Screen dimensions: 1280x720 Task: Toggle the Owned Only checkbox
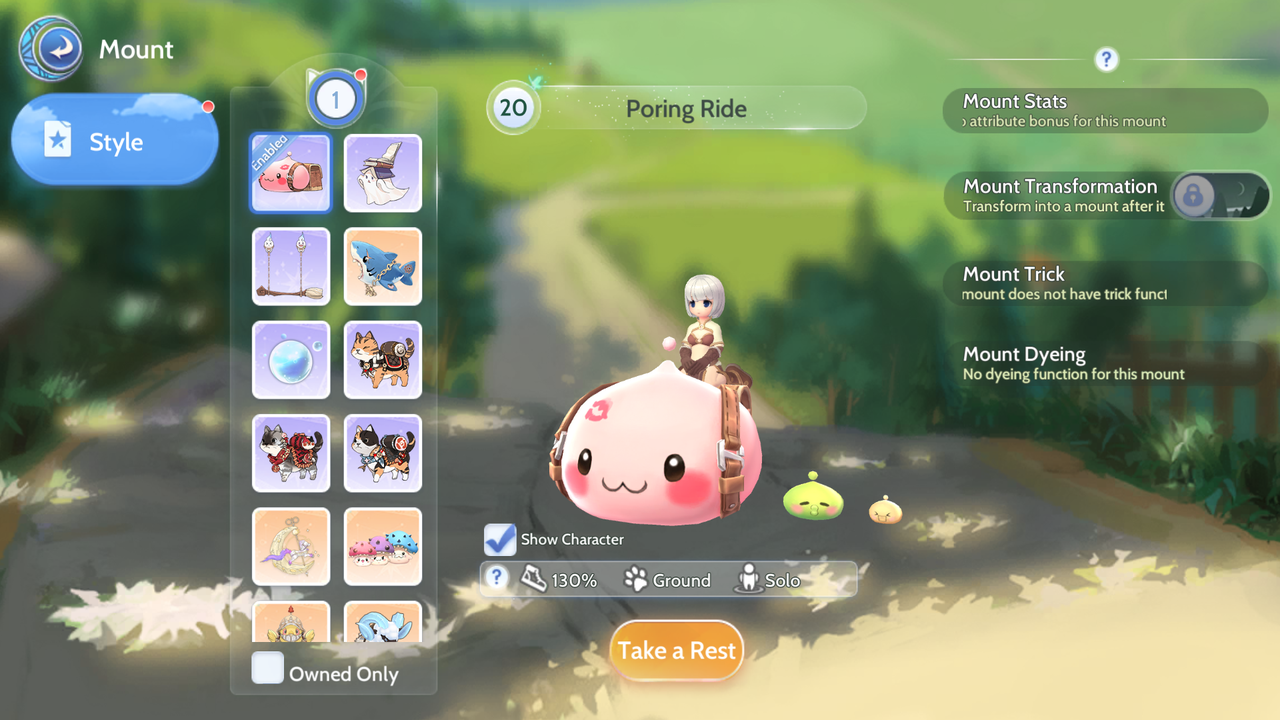[x=268, y=668]
